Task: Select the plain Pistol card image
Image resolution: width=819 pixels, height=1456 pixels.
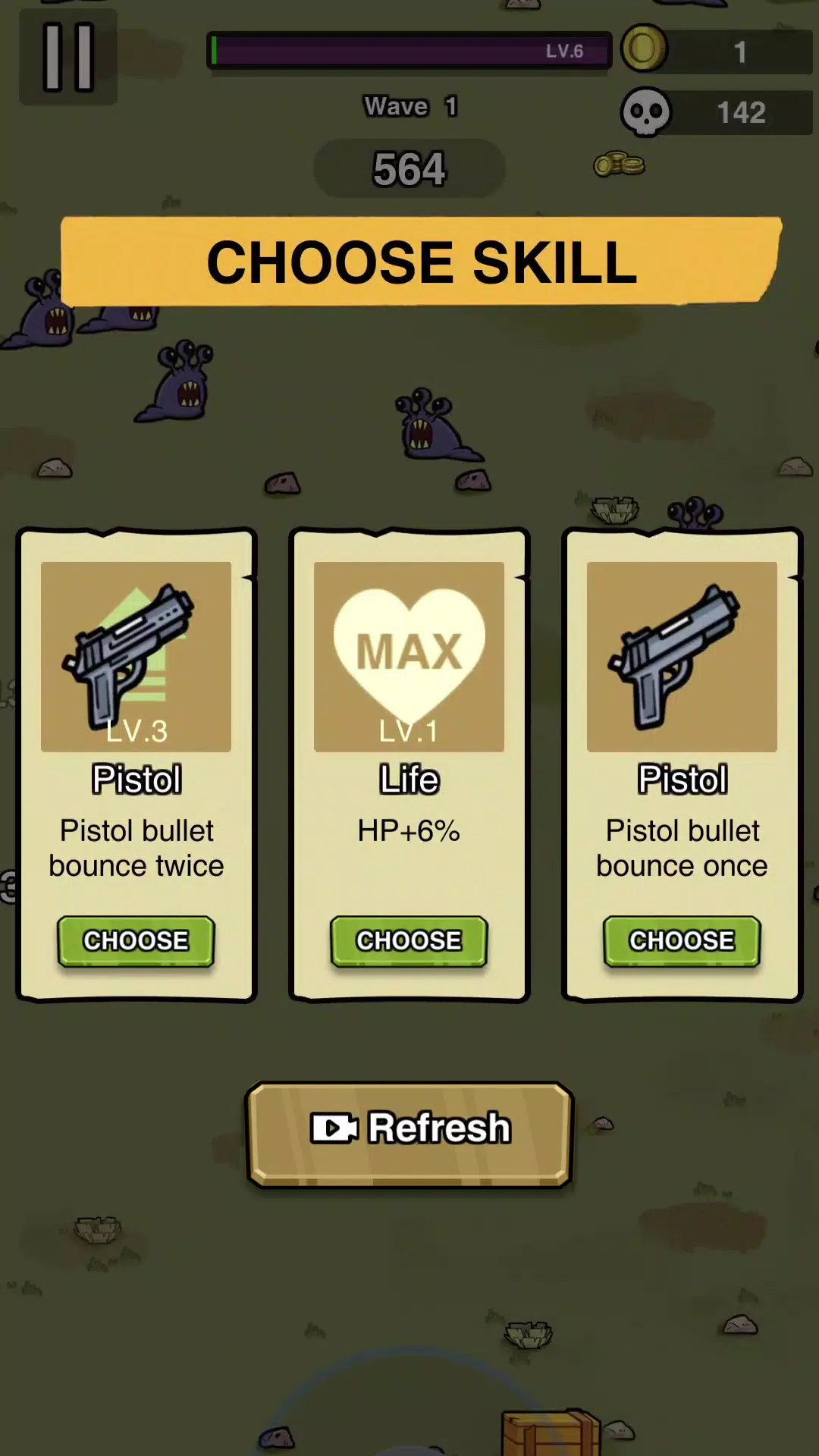Action: coord(682,657)
